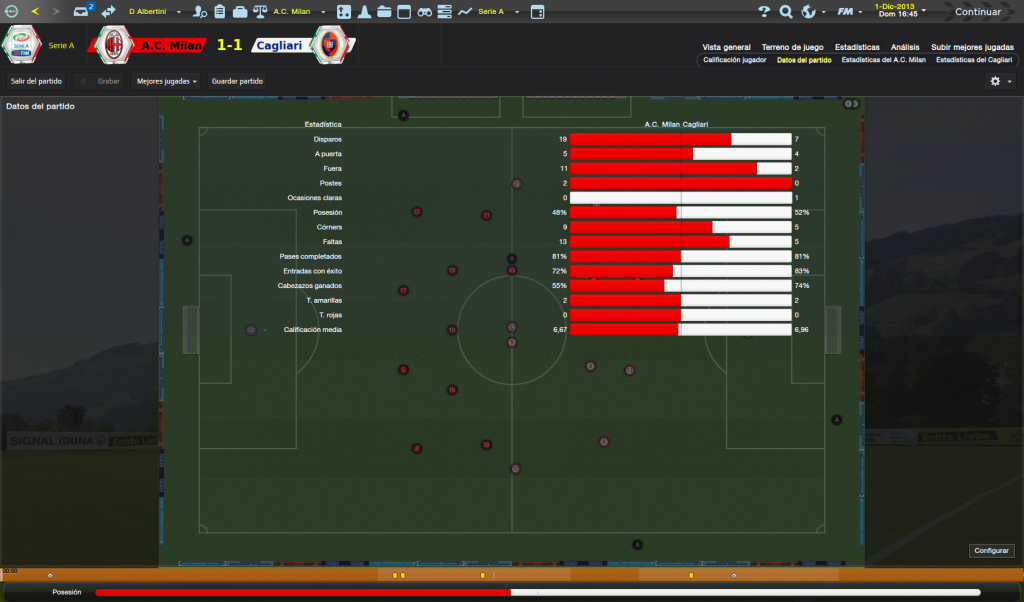The height and width of the screenshot is (602, 1024).
Task: Select the Estadísticas tab
Action: (857, 47)
